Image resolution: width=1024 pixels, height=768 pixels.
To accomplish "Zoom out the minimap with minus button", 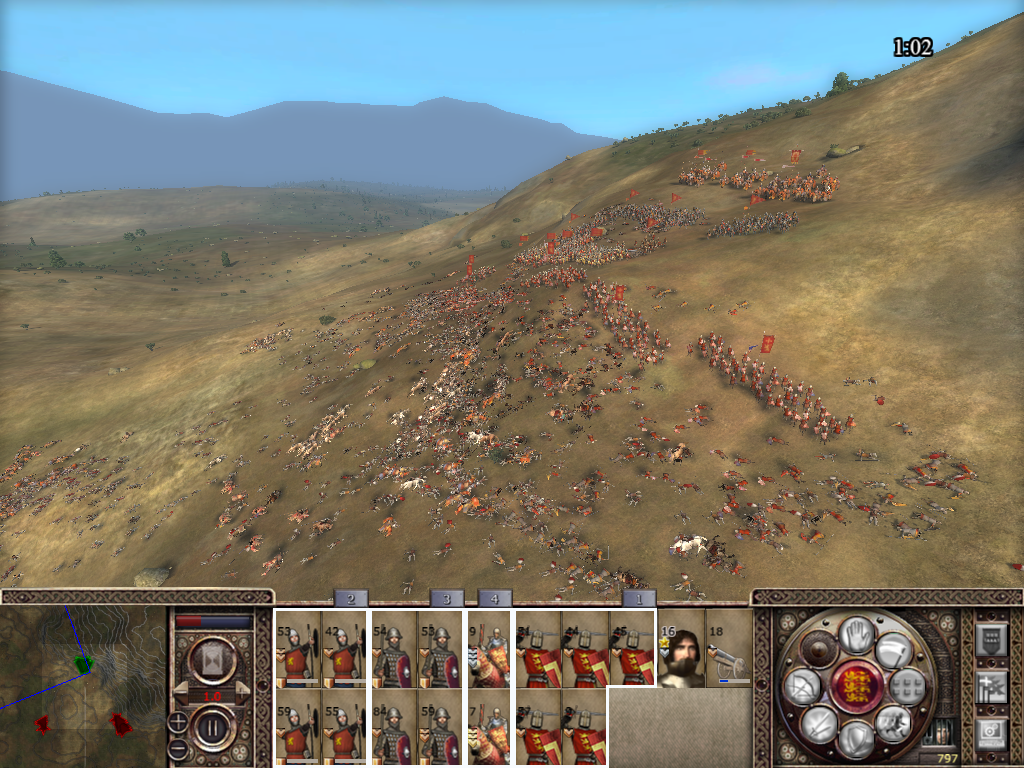I will [x=177, y=747].
